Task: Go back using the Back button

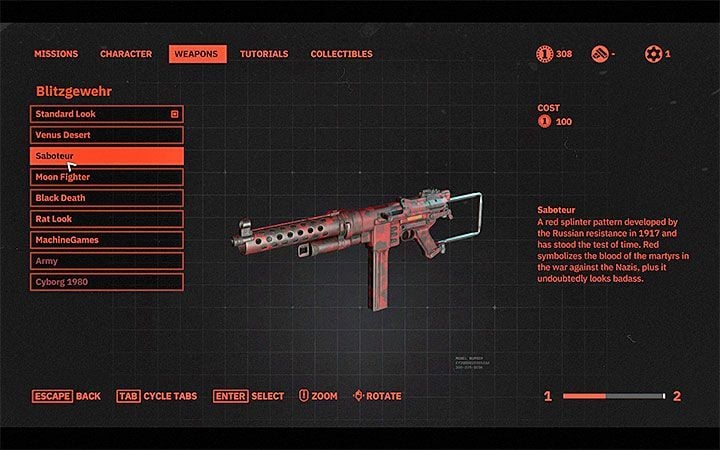Action: pos(66,396)
